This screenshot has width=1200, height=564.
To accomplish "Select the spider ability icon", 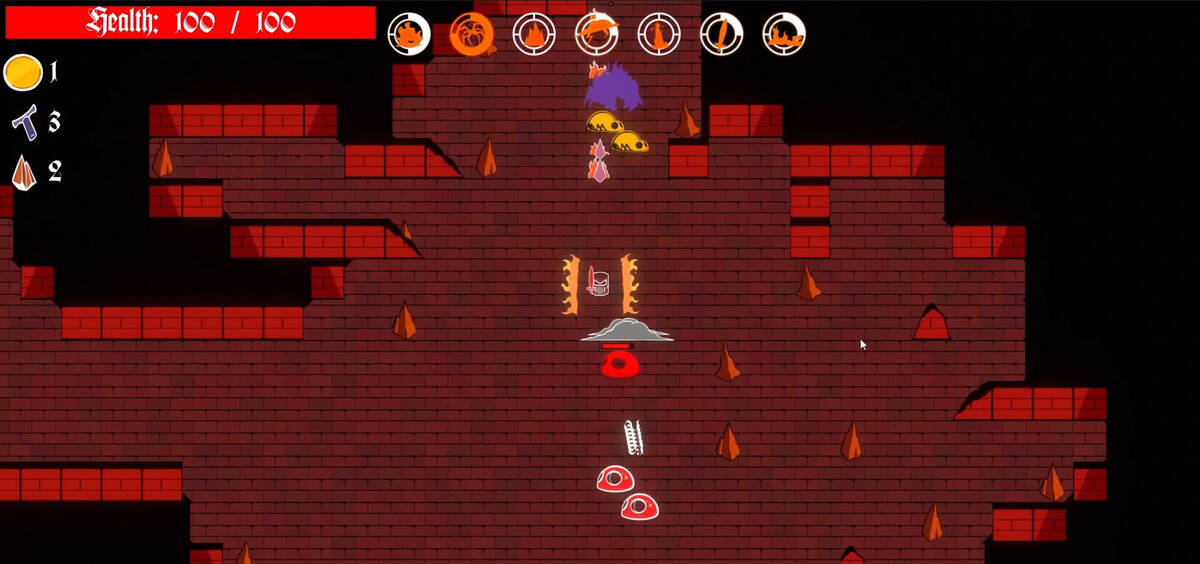I will (x=471, y=34).
